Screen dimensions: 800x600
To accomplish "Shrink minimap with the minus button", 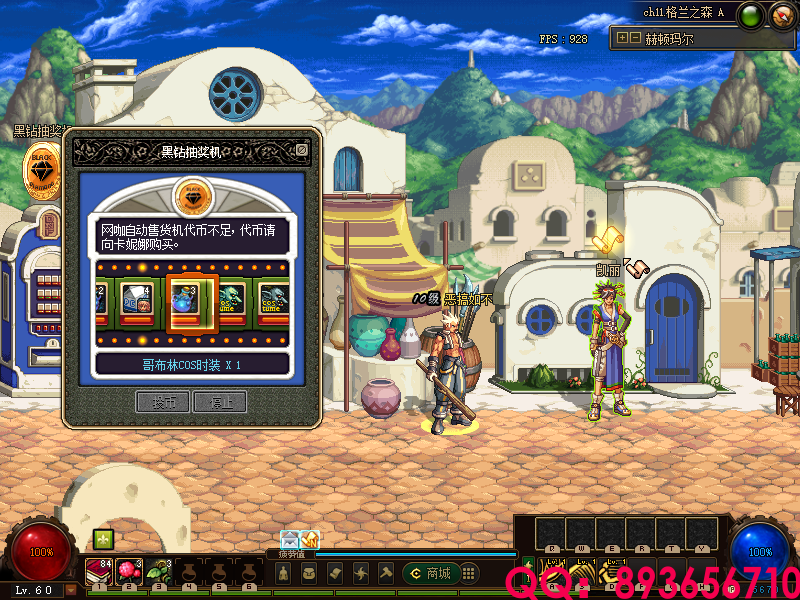I will coord(634,38).
